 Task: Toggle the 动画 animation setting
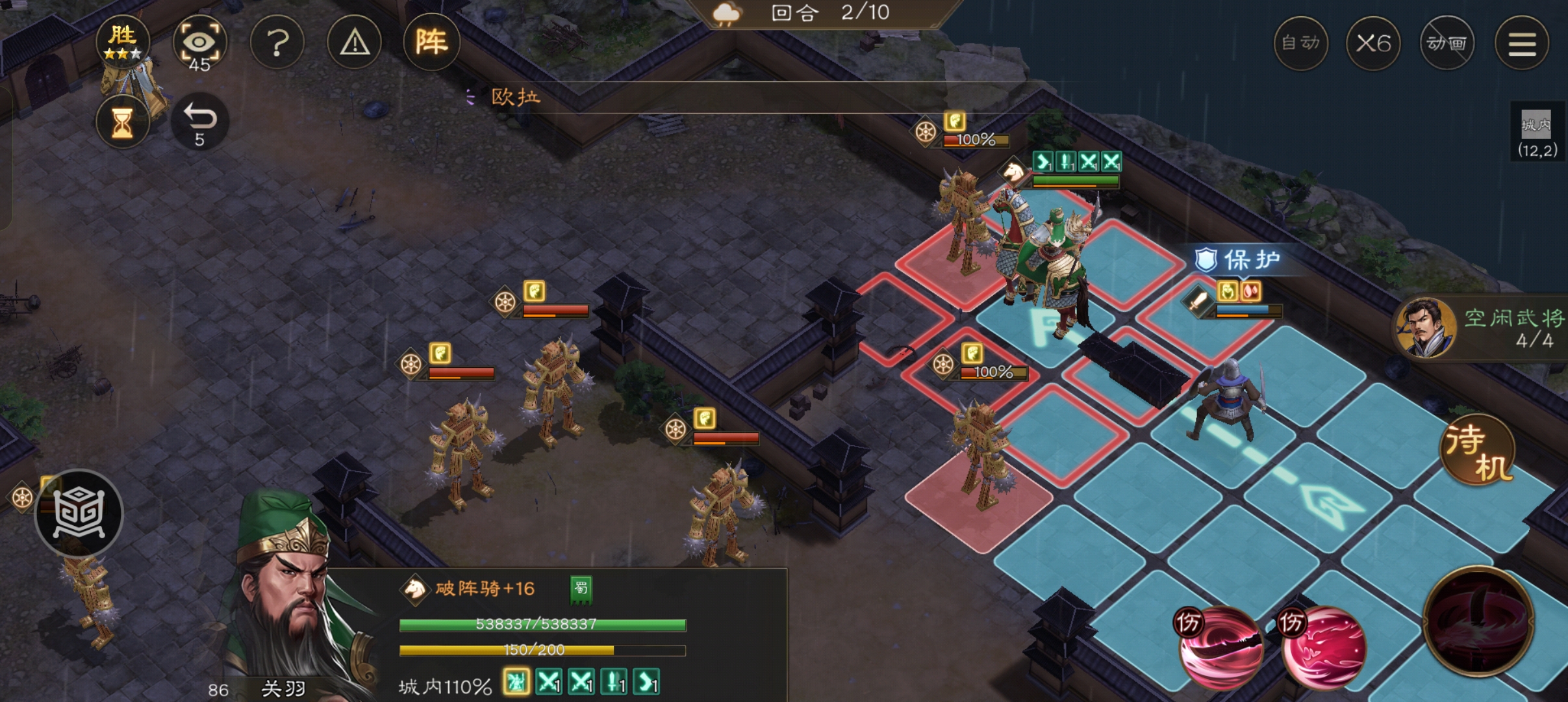click(x=1447, y=44)
